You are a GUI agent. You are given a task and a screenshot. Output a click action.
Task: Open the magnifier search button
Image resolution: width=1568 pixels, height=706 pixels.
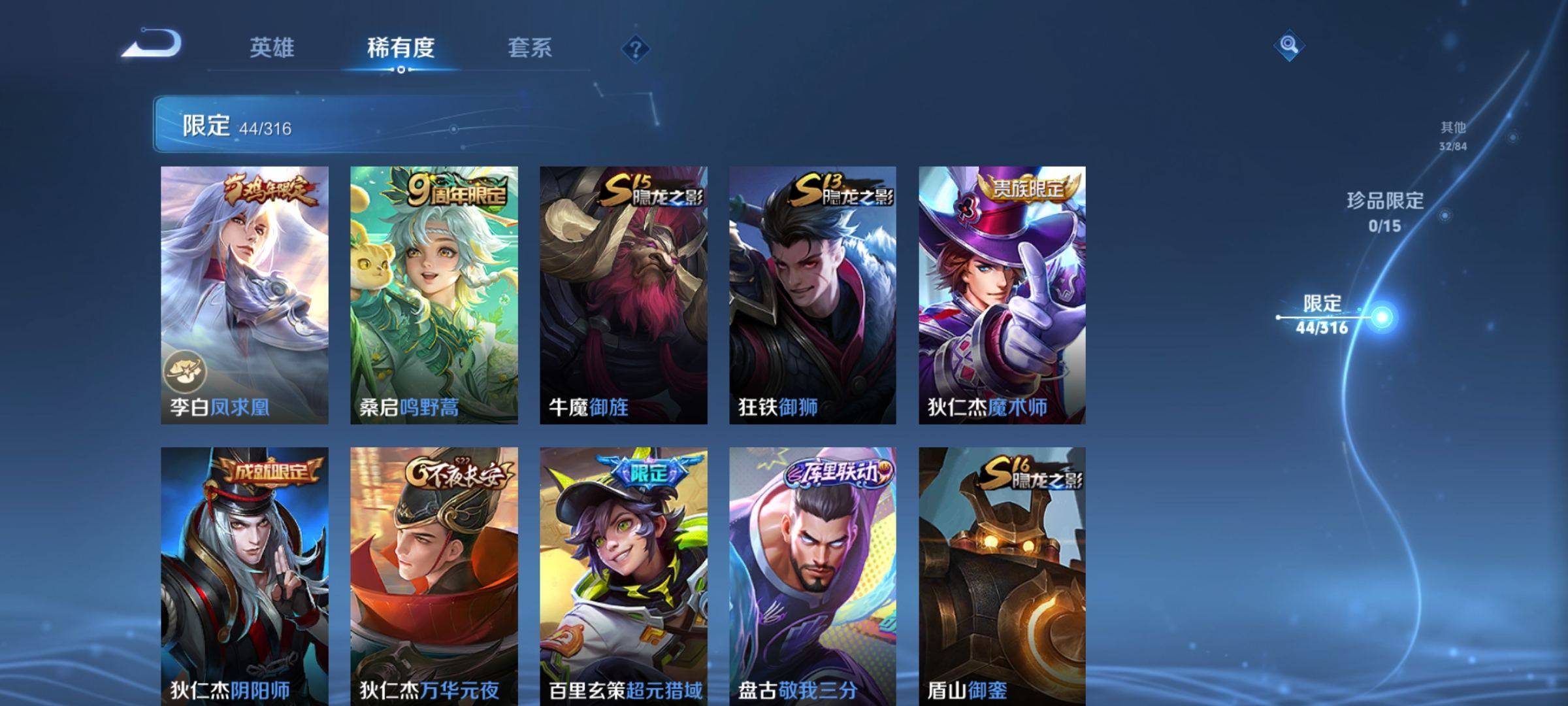point(1288,45)
